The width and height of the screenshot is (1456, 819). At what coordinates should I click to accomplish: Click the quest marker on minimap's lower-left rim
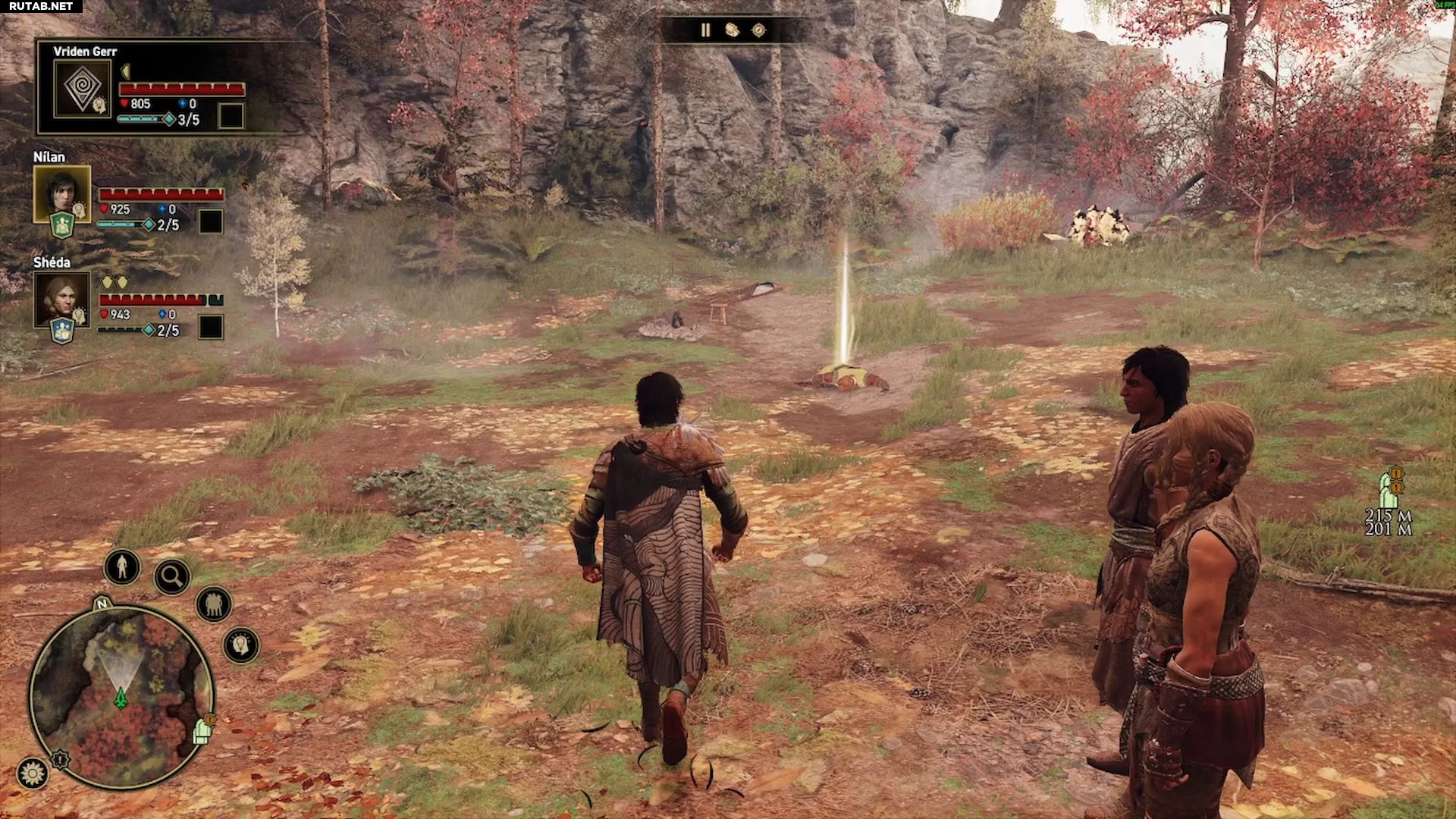[60, 758]
